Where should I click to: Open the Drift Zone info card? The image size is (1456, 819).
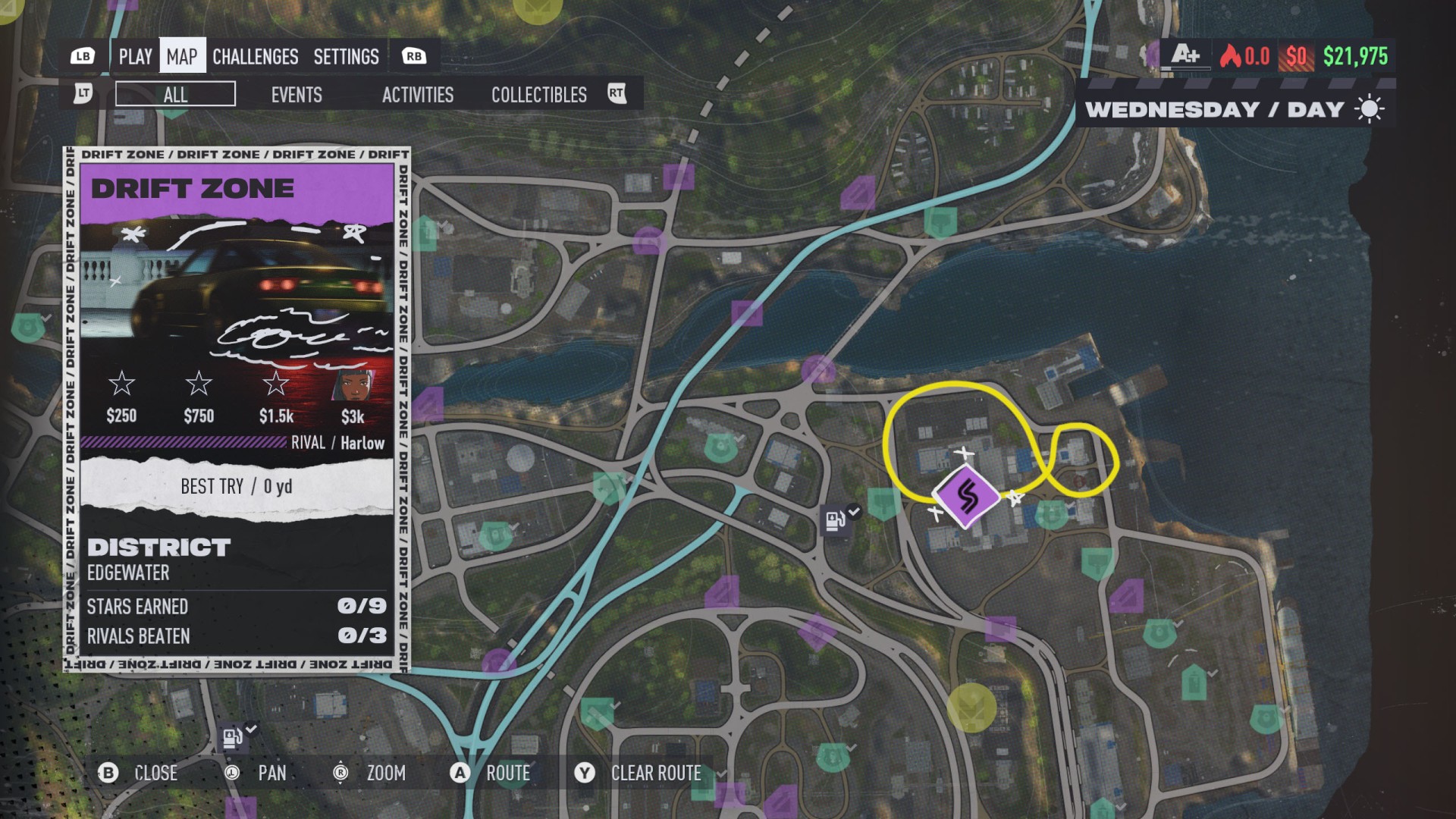tap(237, 409)
